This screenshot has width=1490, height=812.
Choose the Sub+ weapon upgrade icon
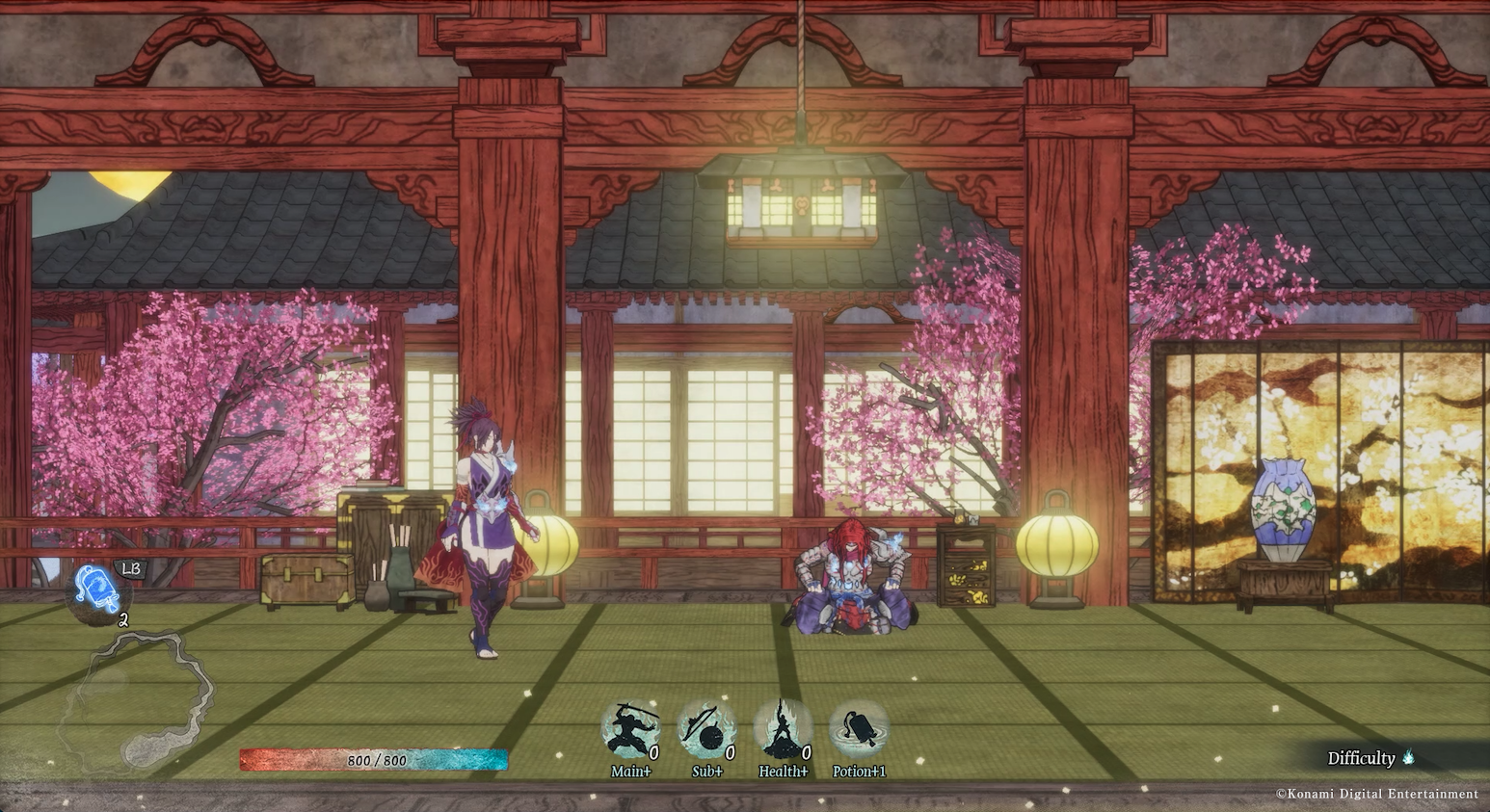click(x=706, y=730)
